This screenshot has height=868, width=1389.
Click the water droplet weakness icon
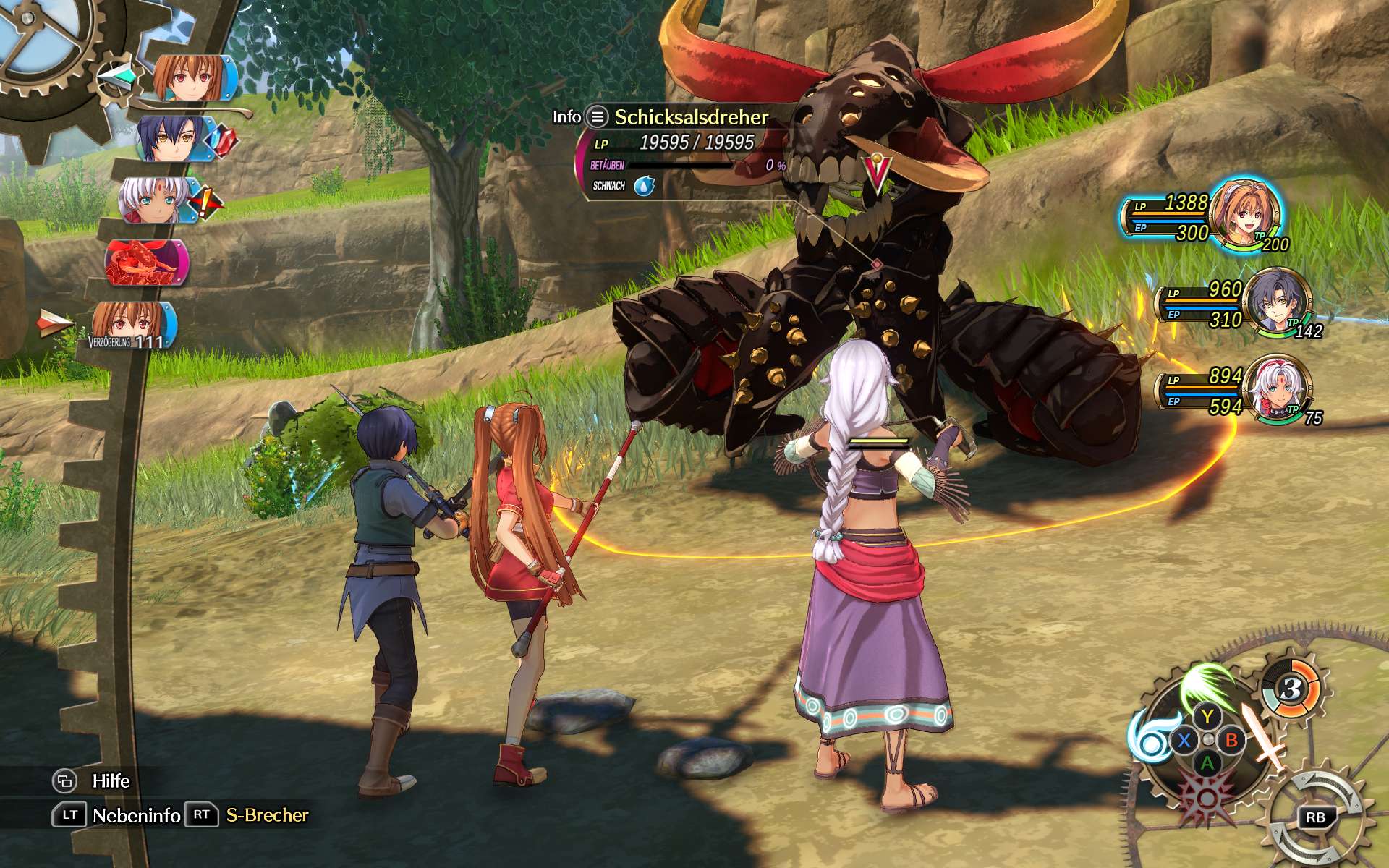tap(644, 187)
